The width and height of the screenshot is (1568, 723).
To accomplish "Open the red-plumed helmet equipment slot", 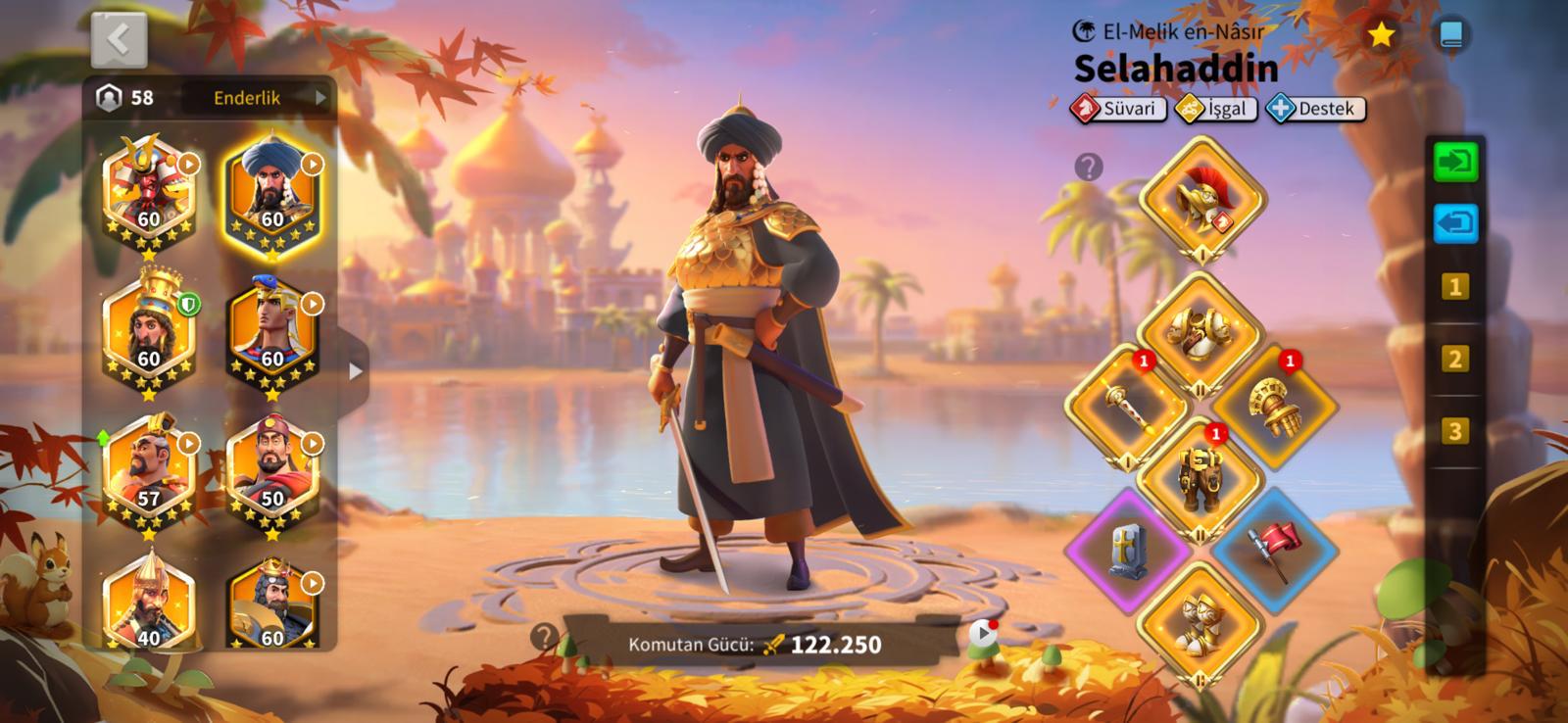I will point(1202,197).
